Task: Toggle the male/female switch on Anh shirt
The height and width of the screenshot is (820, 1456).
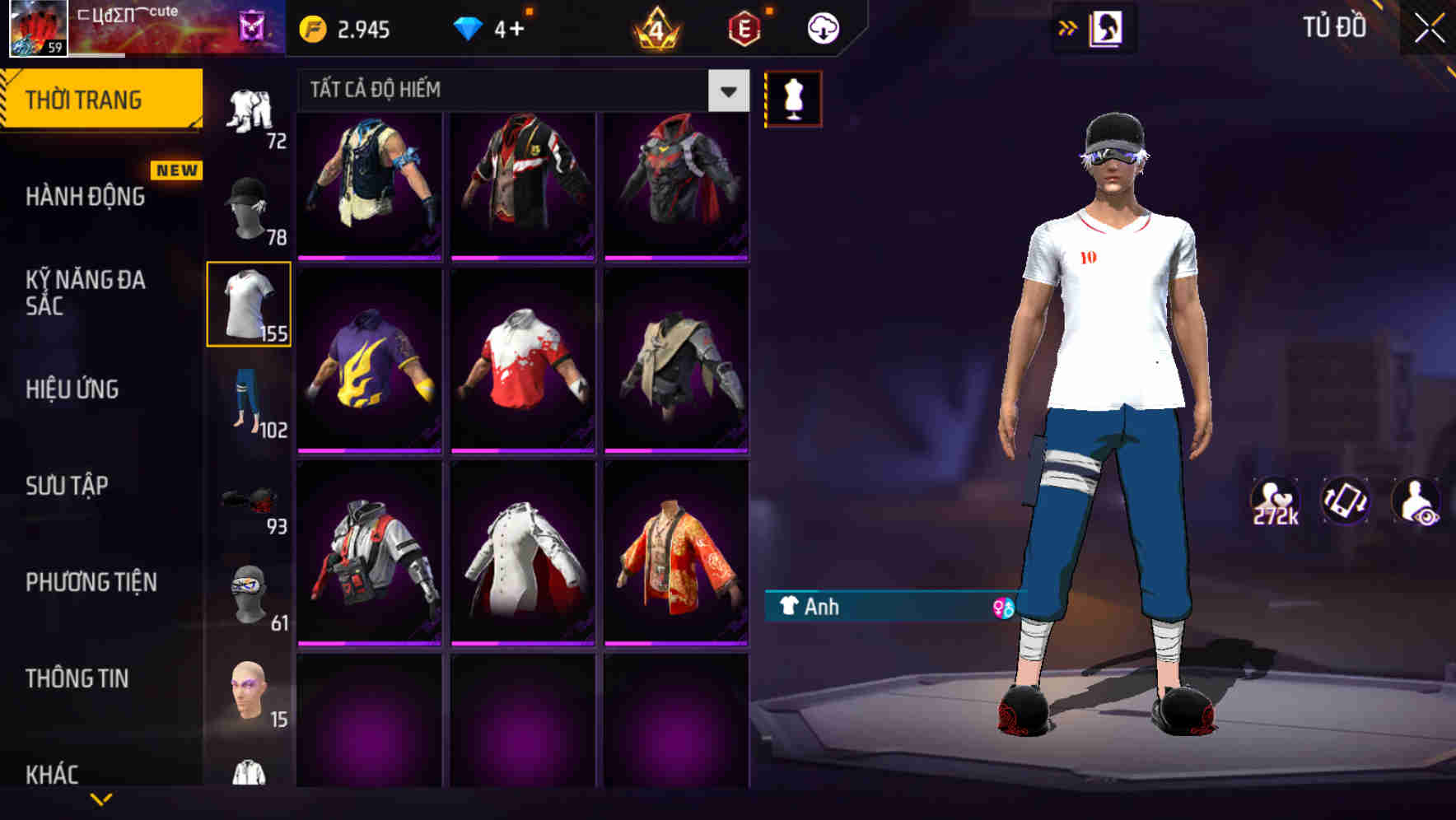Action: click(1001, 607)
